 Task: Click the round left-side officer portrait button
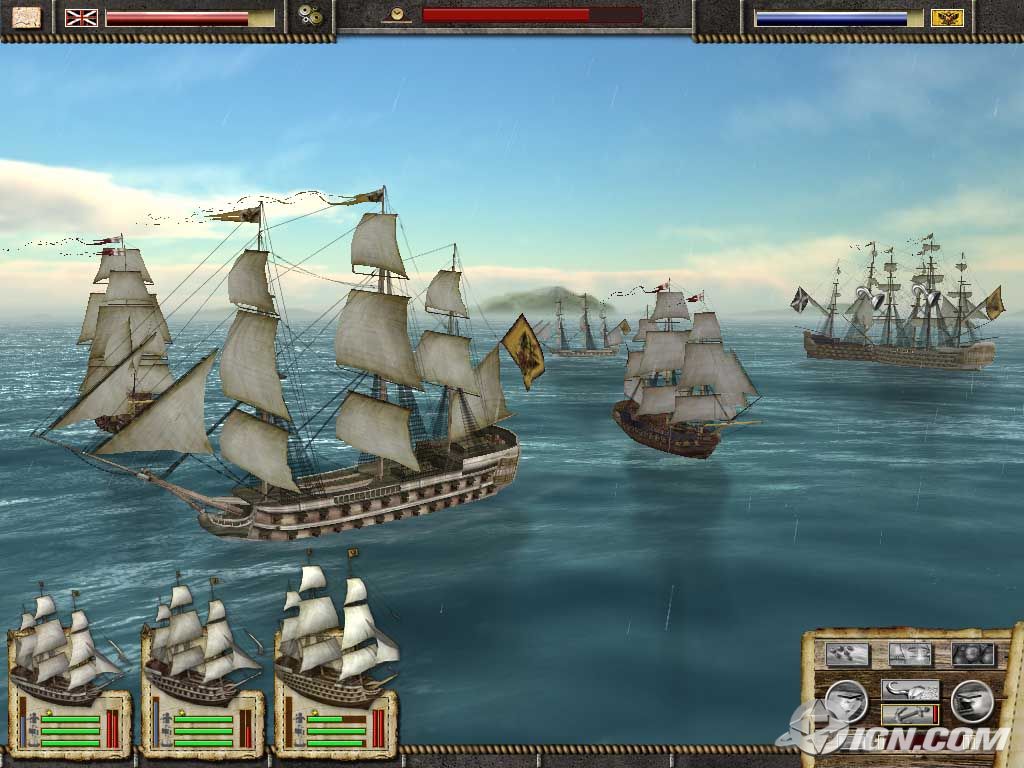[x=847, y=700]
